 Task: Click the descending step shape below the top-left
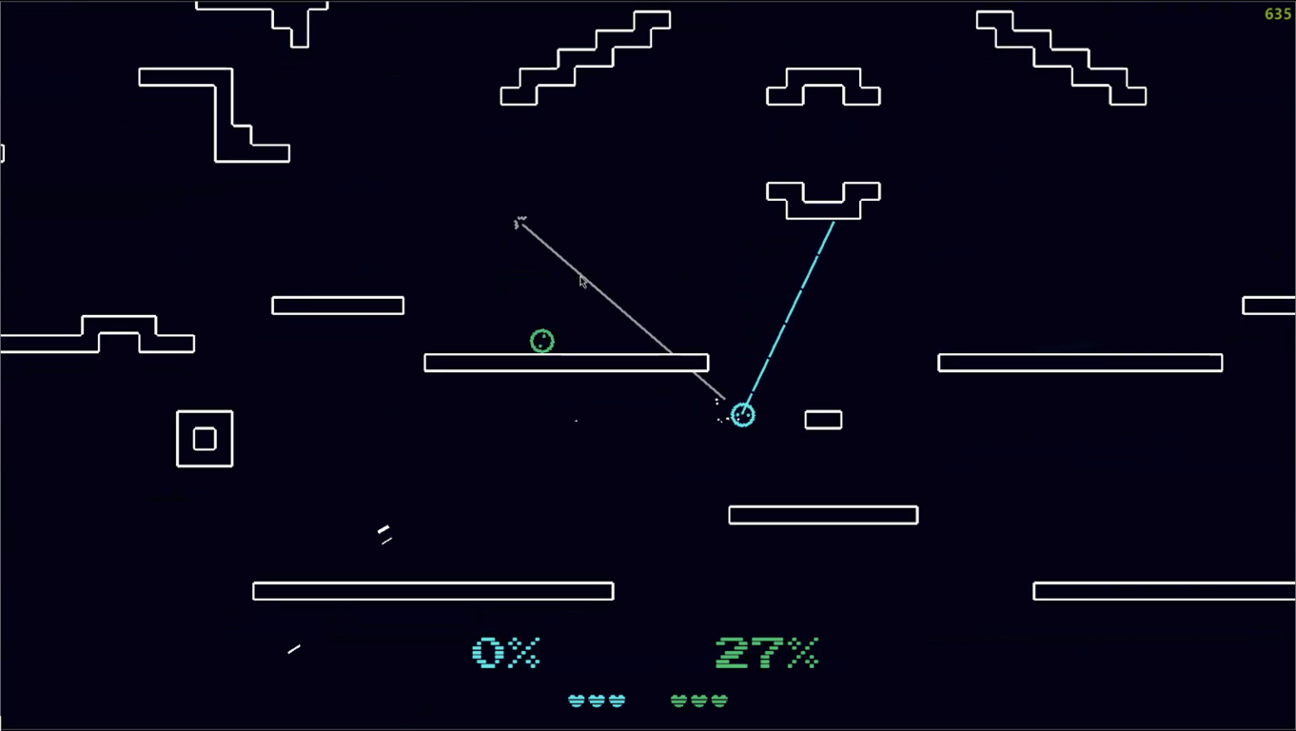click(x=215, y=115)
